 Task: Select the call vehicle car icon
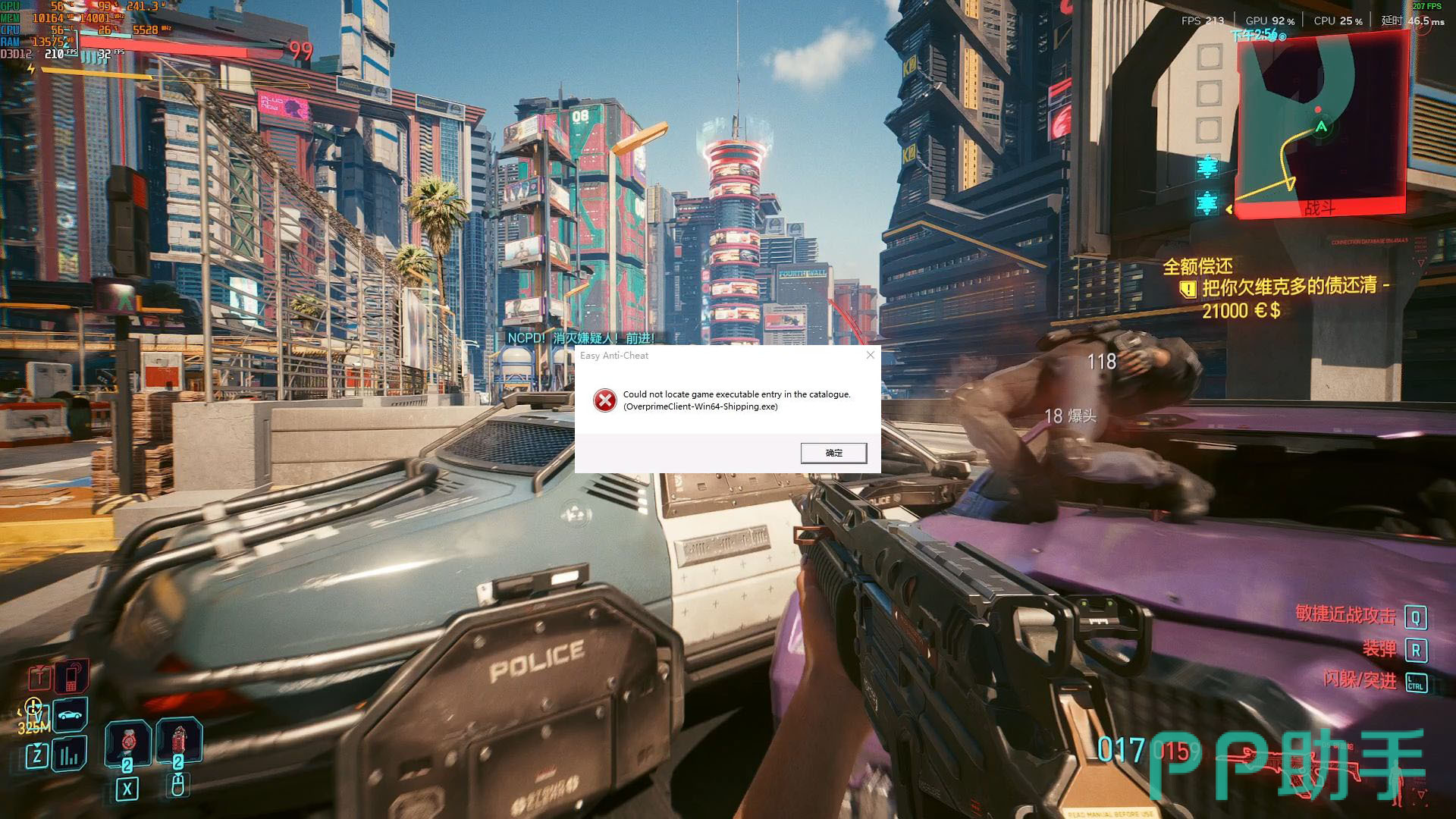(71, 715)
